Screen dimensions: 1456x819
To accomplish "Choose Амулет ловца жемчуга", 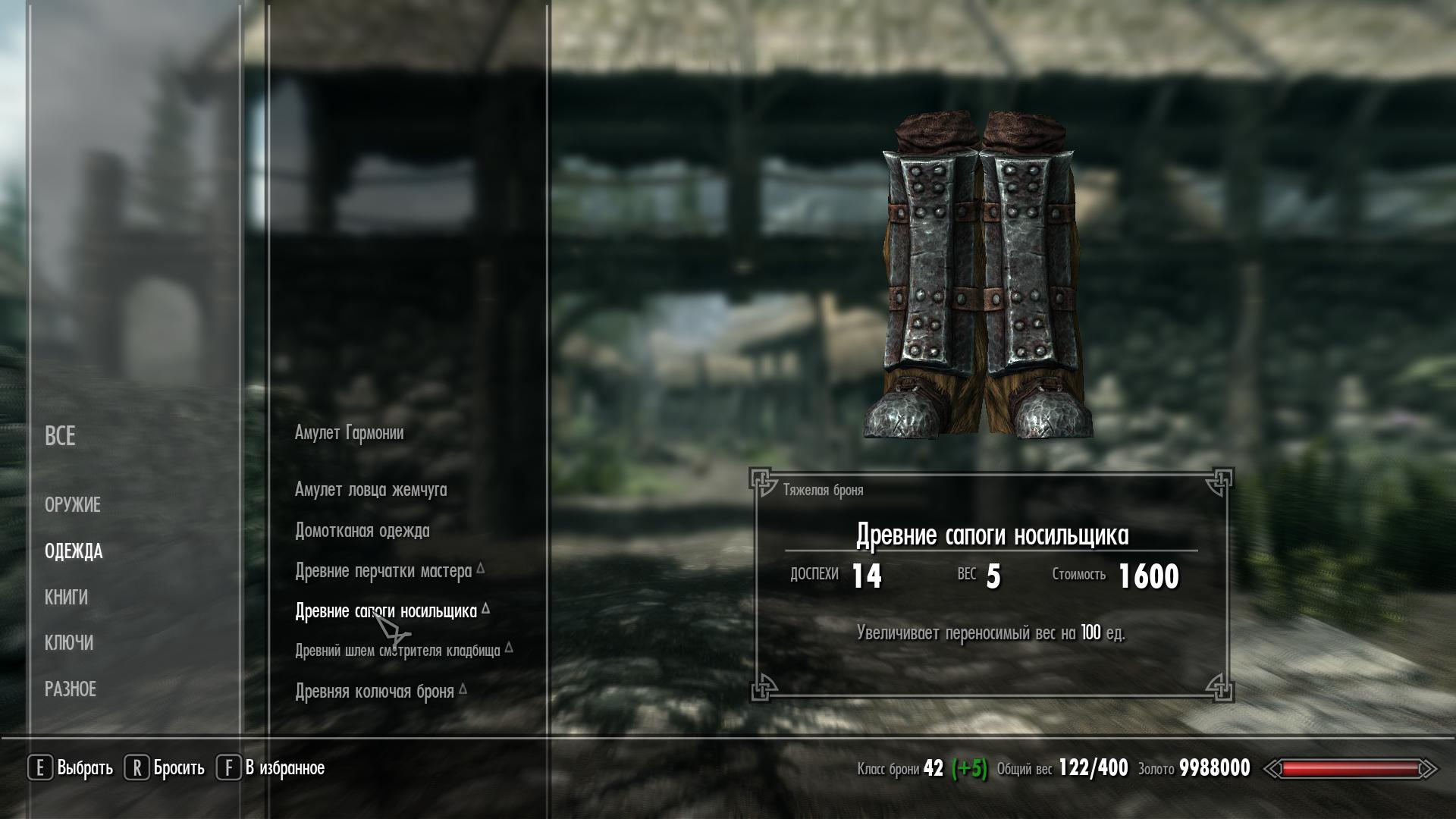I will tap(371, 490).
